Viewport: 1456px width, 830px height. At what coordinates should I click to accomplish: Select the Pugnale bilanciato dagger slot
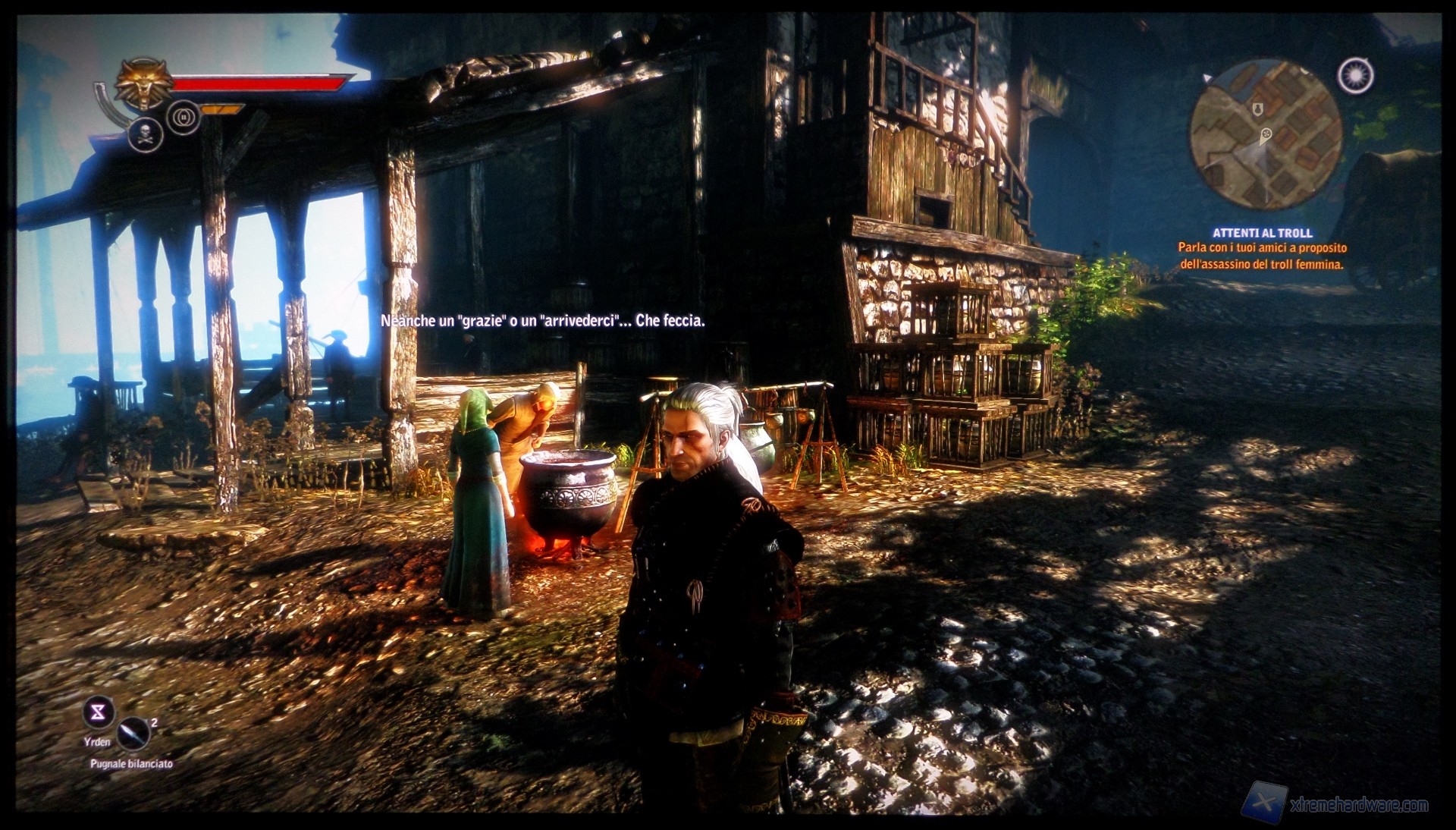pyautogui.click(x=133, y=734)
